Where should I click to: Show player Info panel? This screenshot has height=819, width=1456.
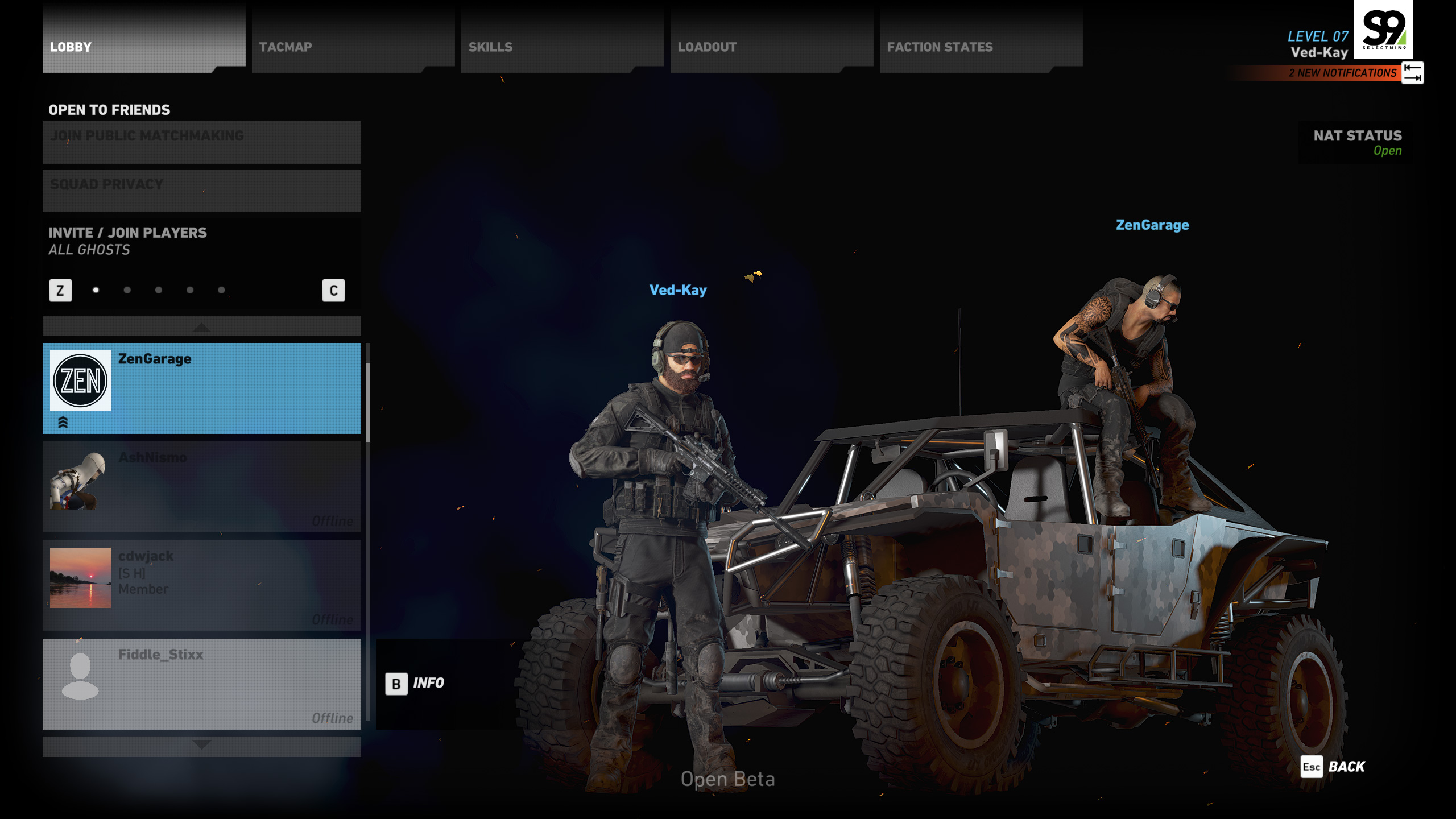(x=415, y=683)
